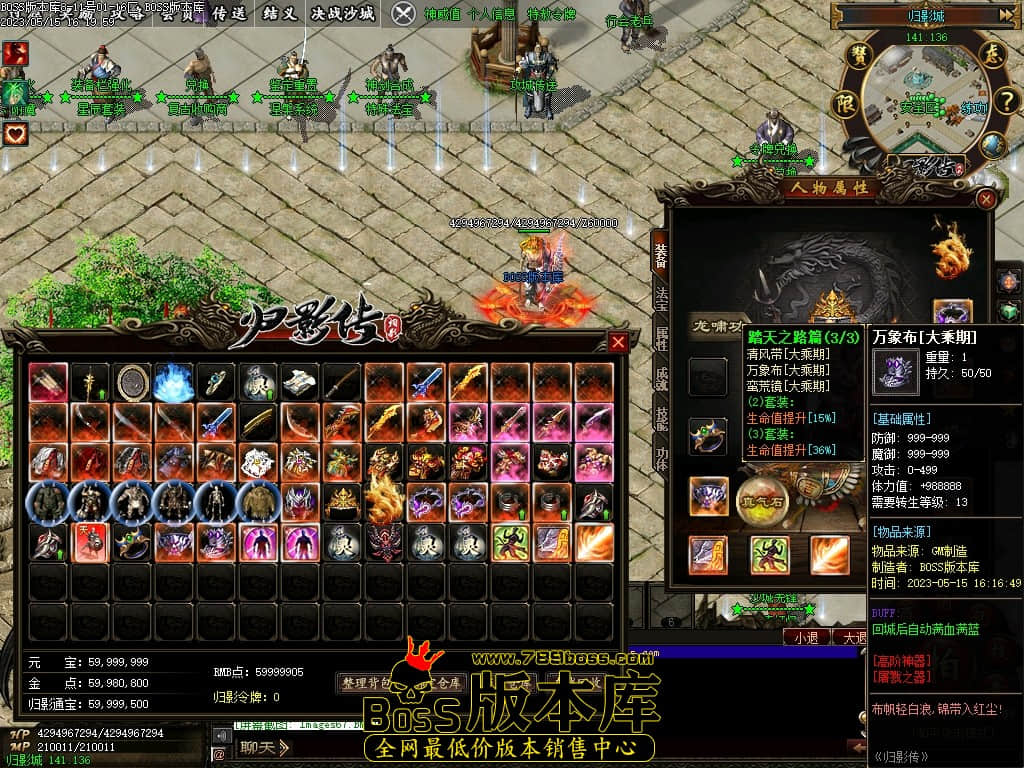The height and width of the screenshot is (768, 1024).
Task: Click the 真气石 orb in character panel
Action: [761, 497]
